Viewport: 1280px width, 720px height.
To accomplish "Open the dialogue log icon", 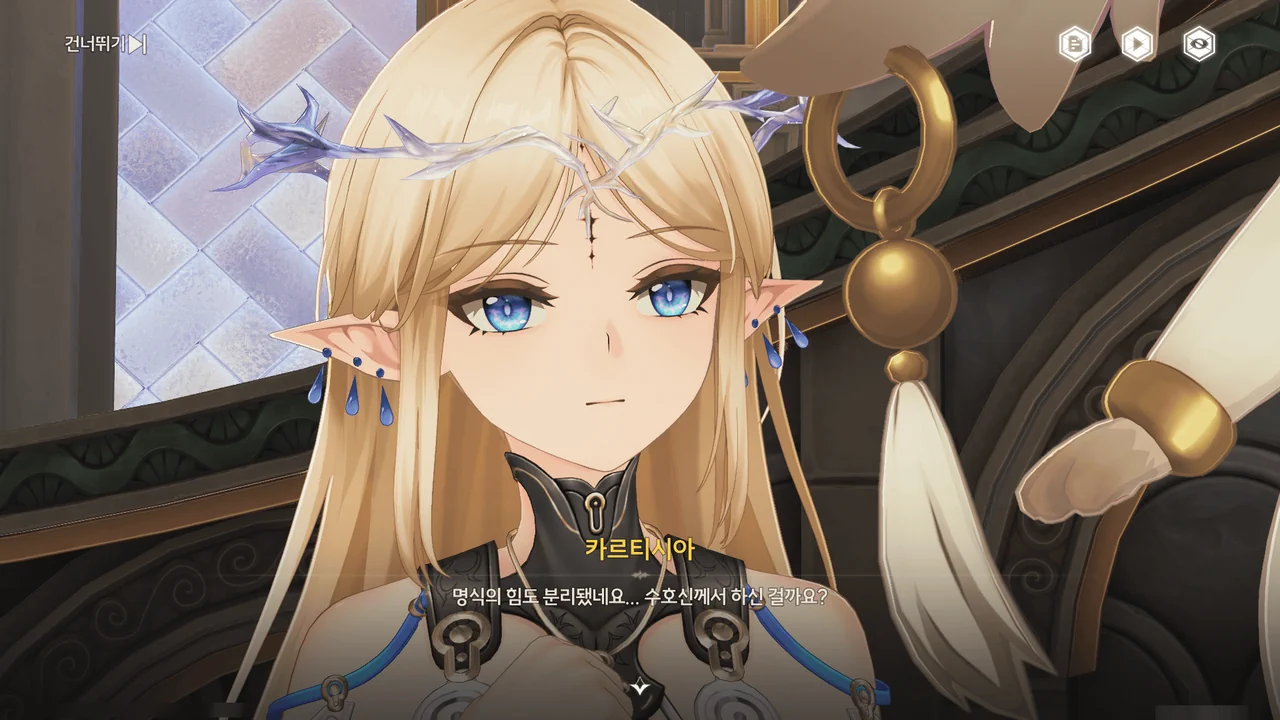I will [x=1075, y=44].
